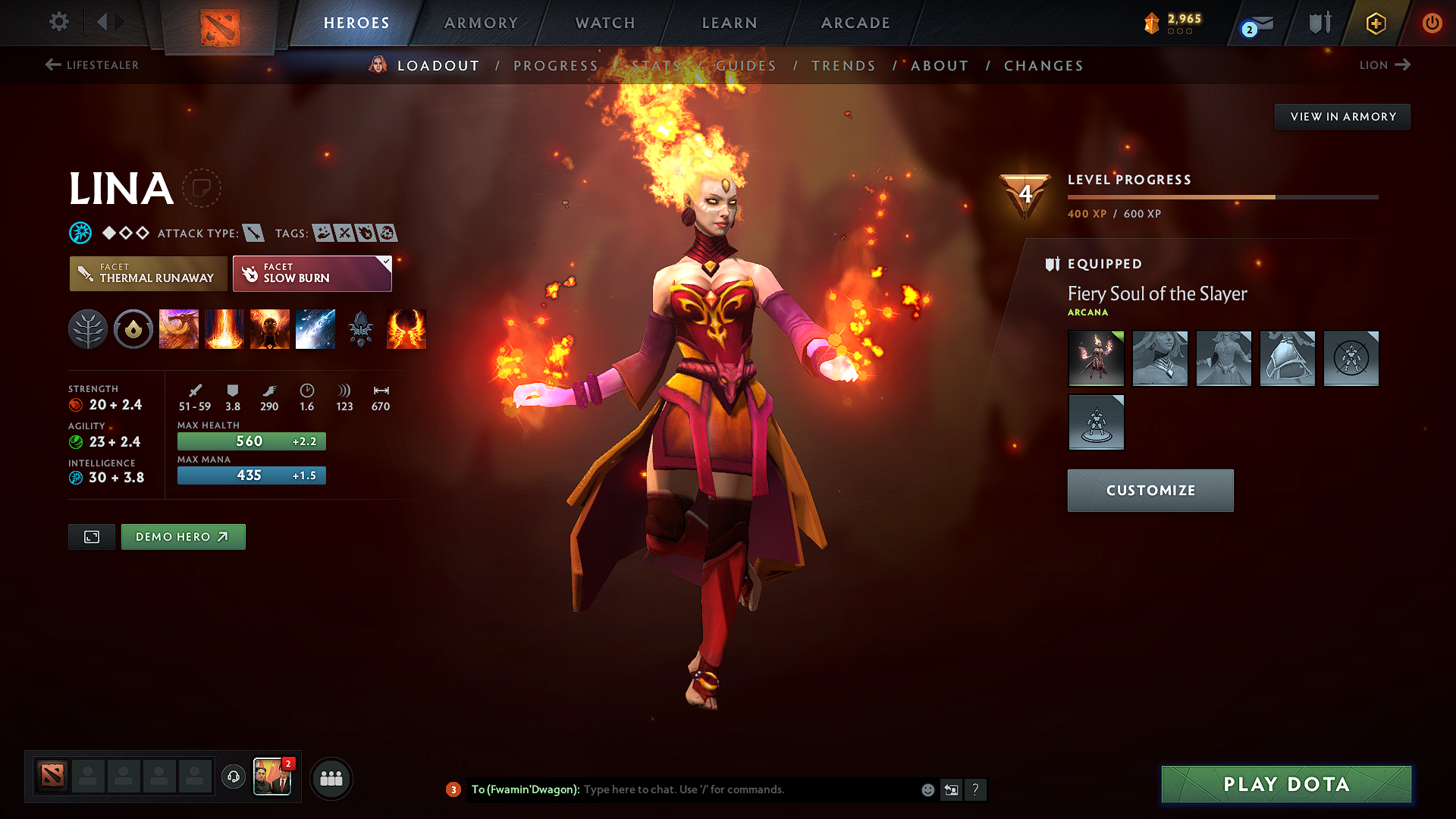Open the ARMORY menu
The height and width of the screenshot is (819, 1456).
click(x=482, y=23)
